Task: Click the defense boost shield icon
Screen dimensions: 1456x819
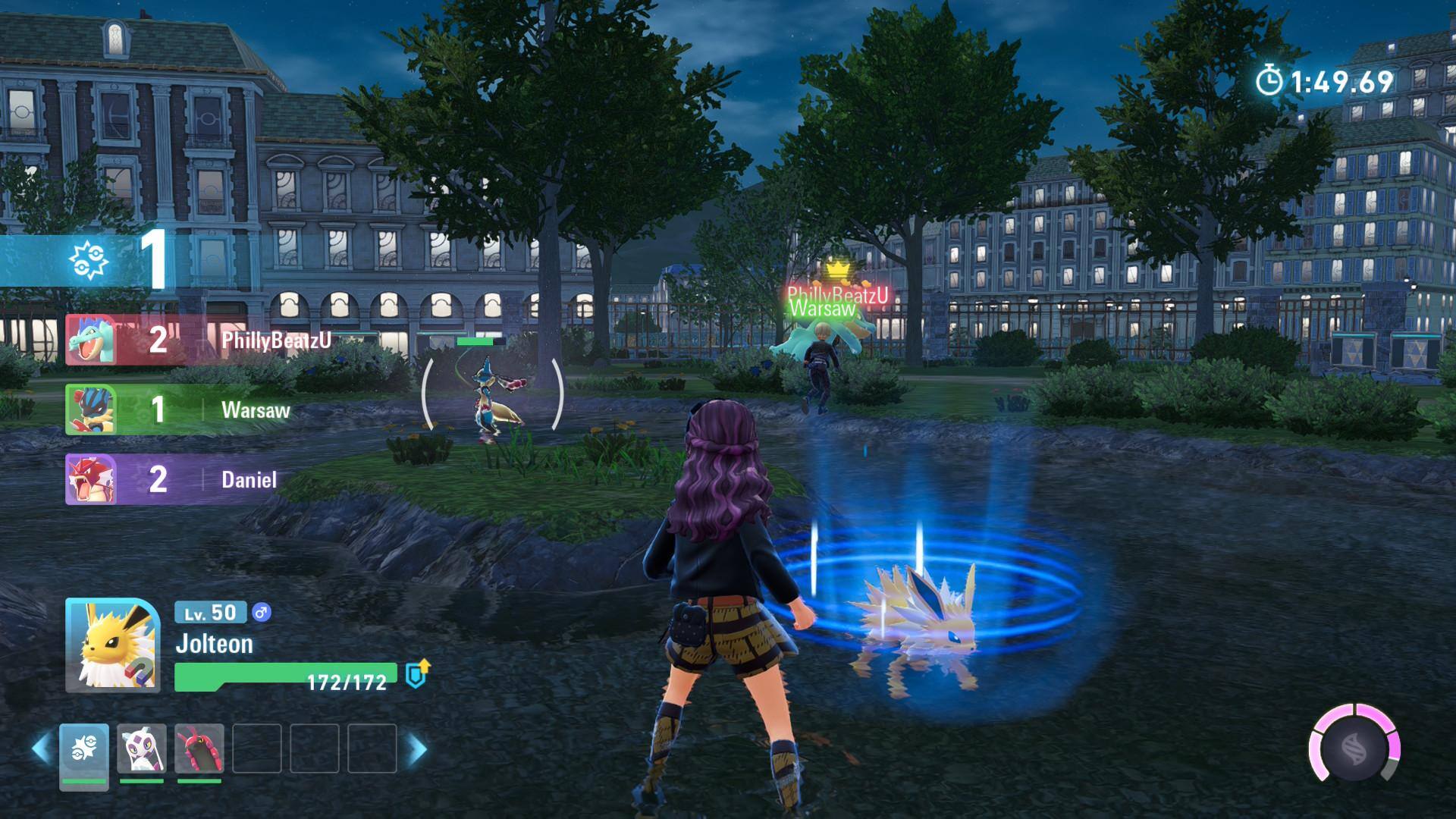Action: tap(417, 673)
